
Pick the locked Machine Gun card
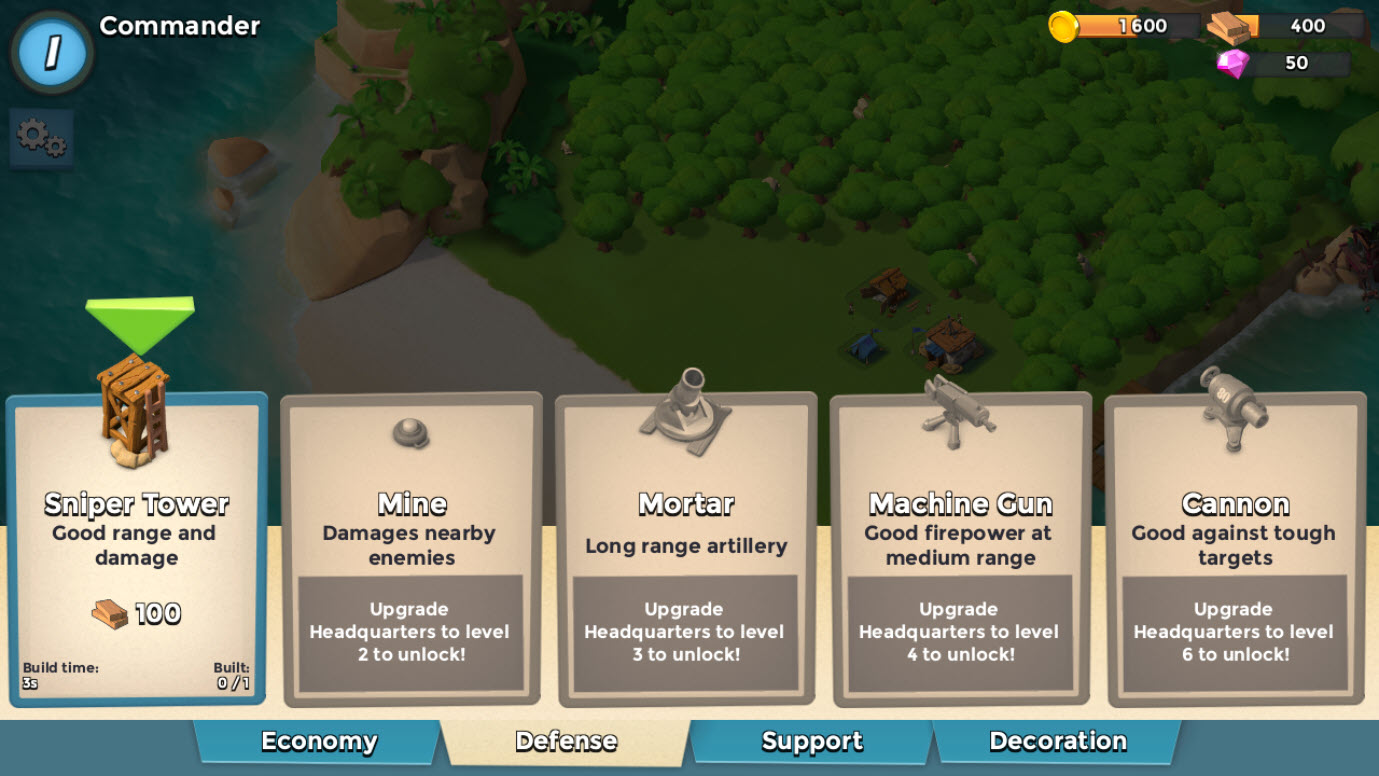960,548
